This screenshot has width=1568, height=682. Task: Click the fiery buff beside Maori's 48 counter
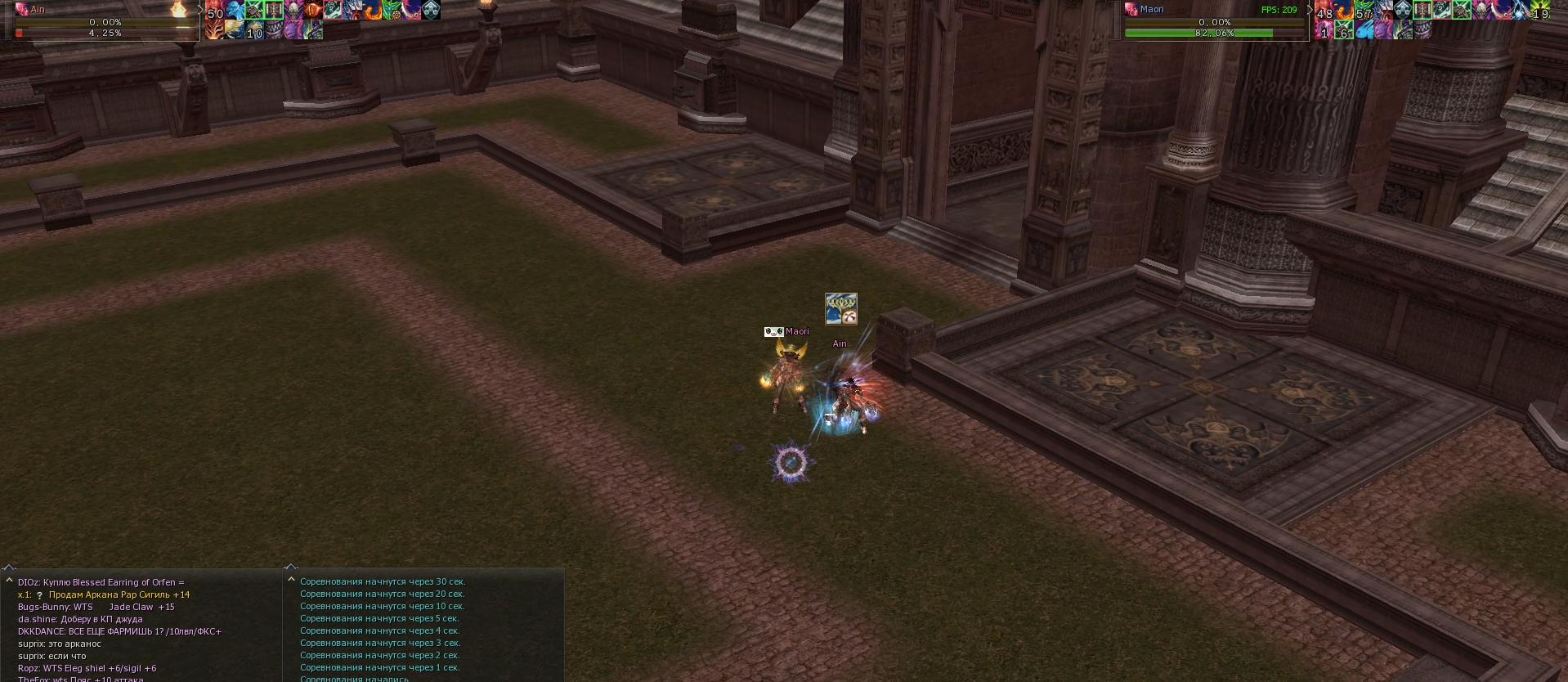1345,10
